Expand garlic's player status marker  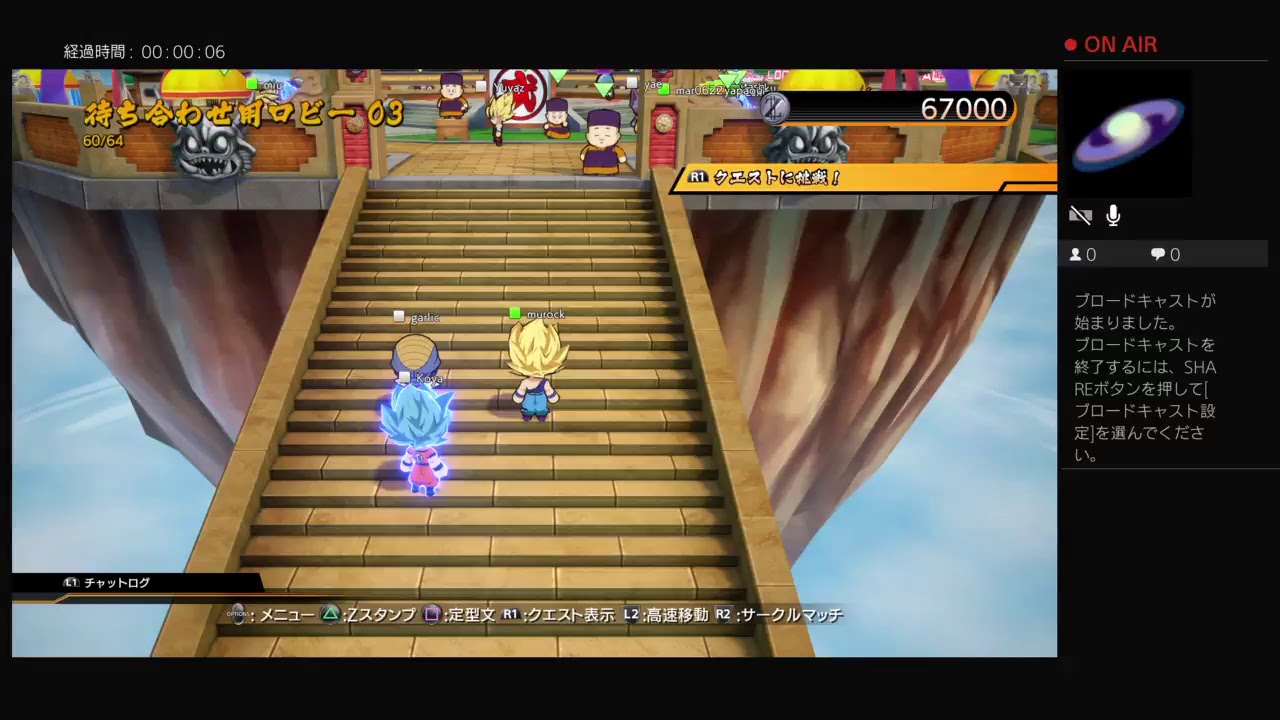click(399, 314)
